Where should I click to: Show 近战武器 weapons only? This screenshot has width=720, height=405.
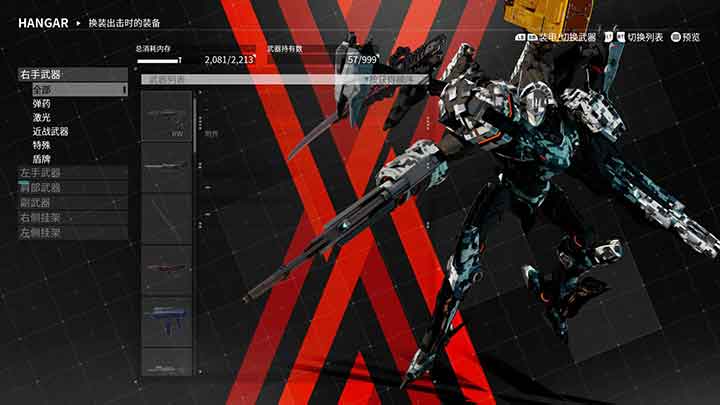coord(50,131)
